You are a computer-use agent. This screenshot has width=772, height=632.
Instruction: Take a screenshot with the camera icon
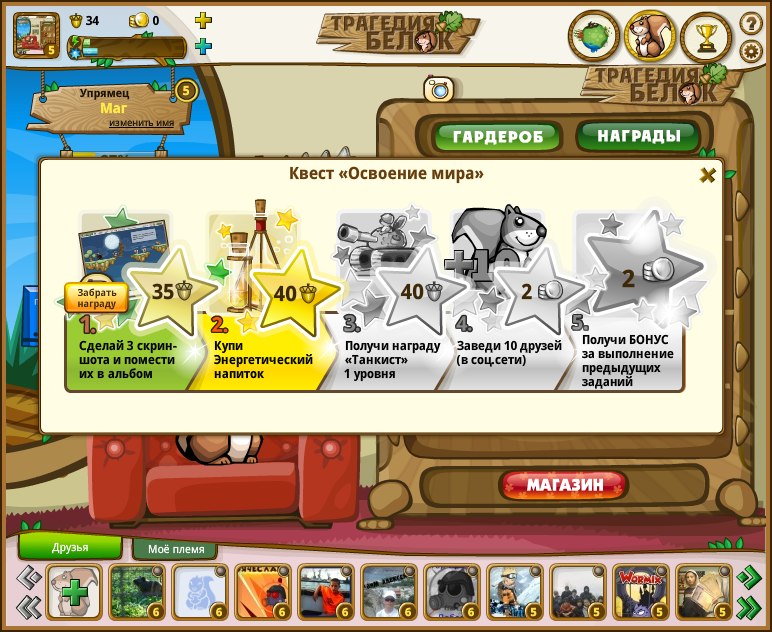click(438, 89)
